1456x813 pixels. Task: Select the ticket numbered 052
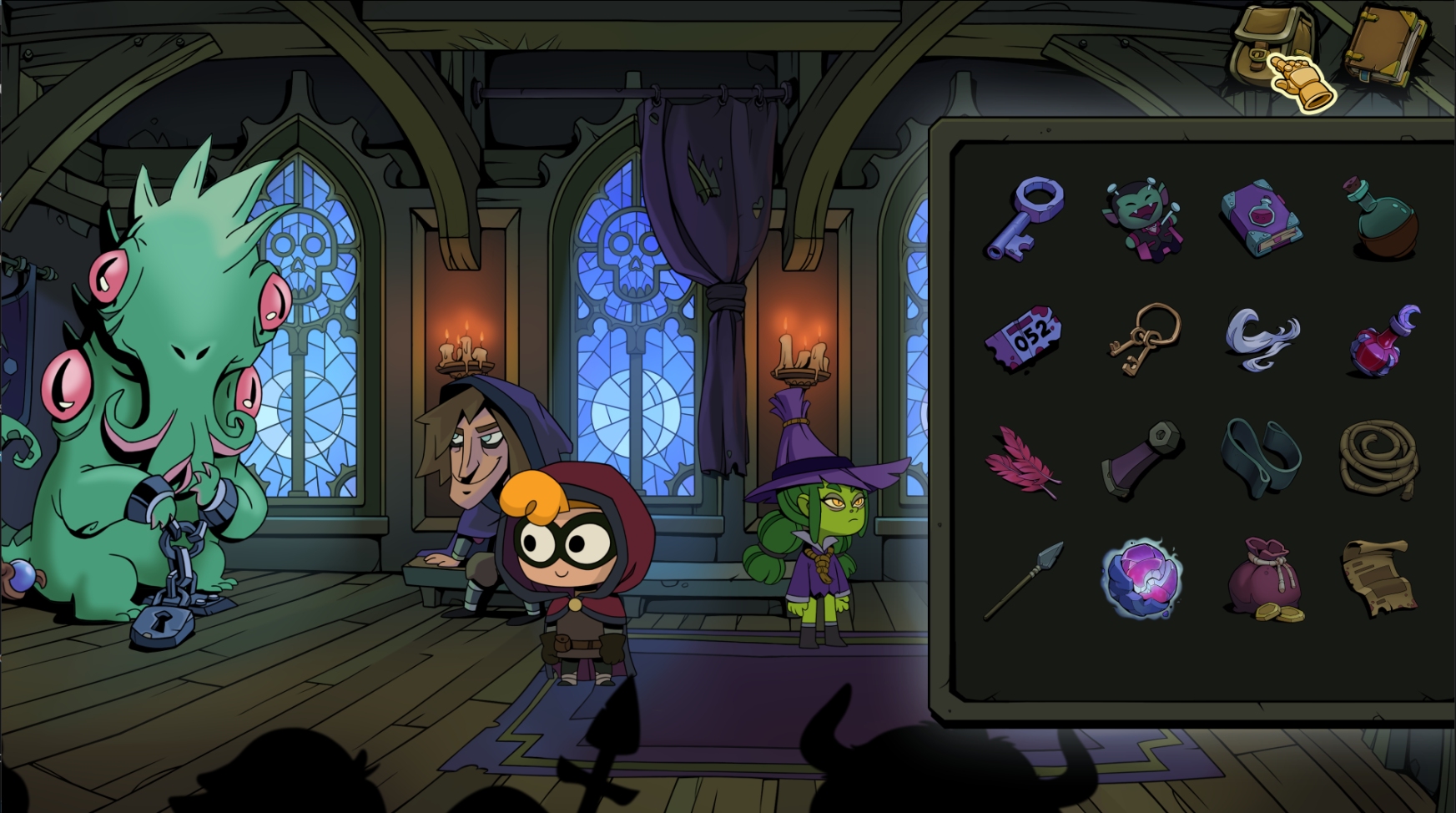pyautogui.click(x=1024, y=338)
